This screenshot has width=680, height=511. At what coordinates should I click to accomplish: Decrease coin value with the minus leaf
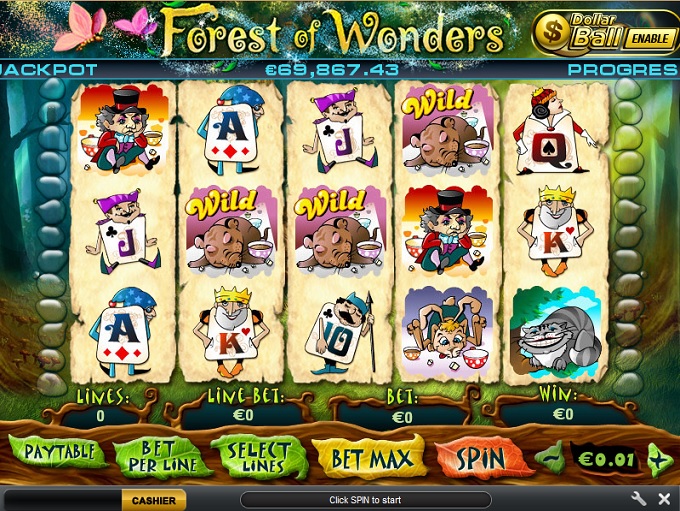point(549,460)
